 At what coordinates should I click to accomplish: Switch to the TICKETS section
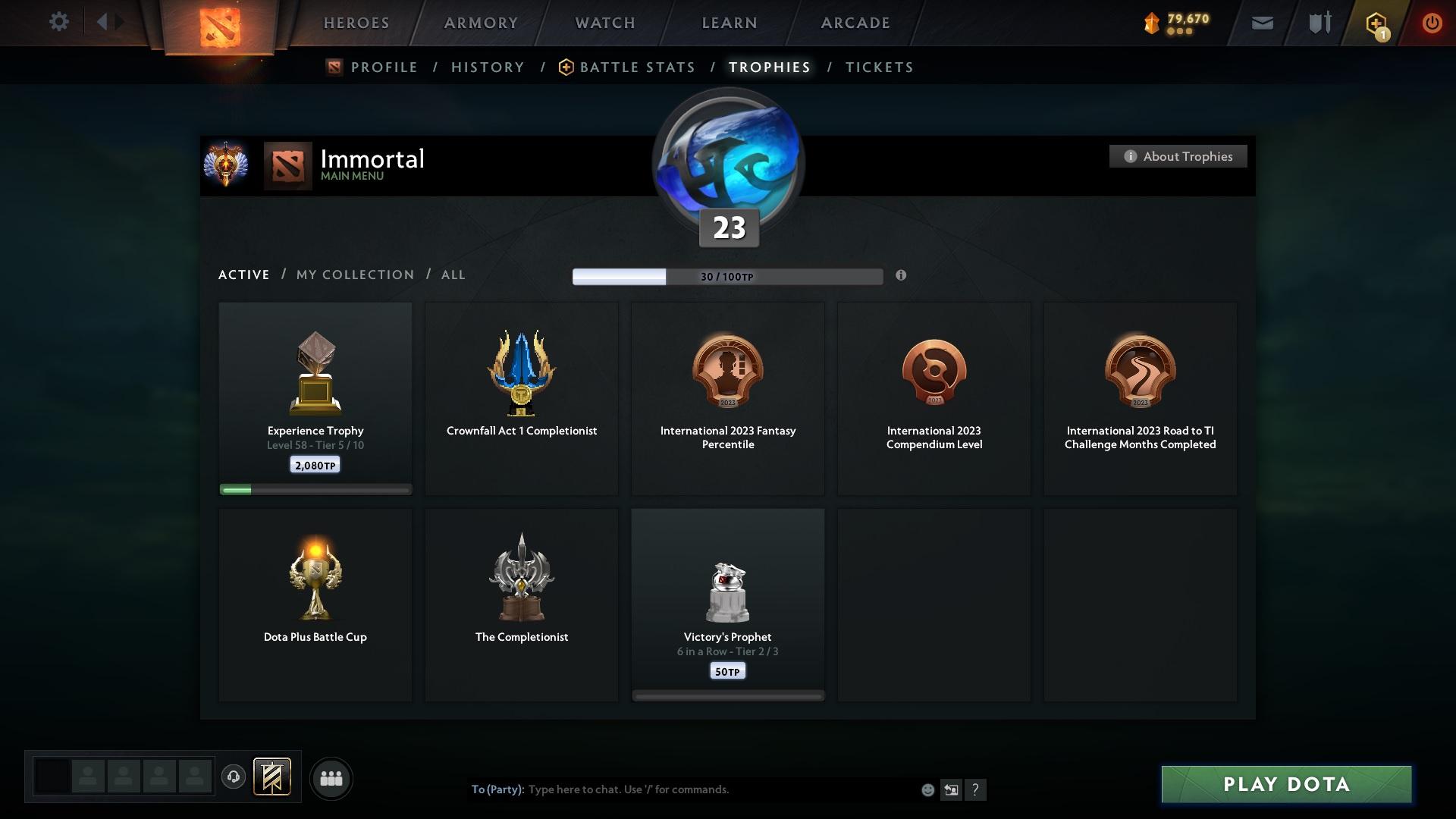pyautogui.click(x=878, y=67)
